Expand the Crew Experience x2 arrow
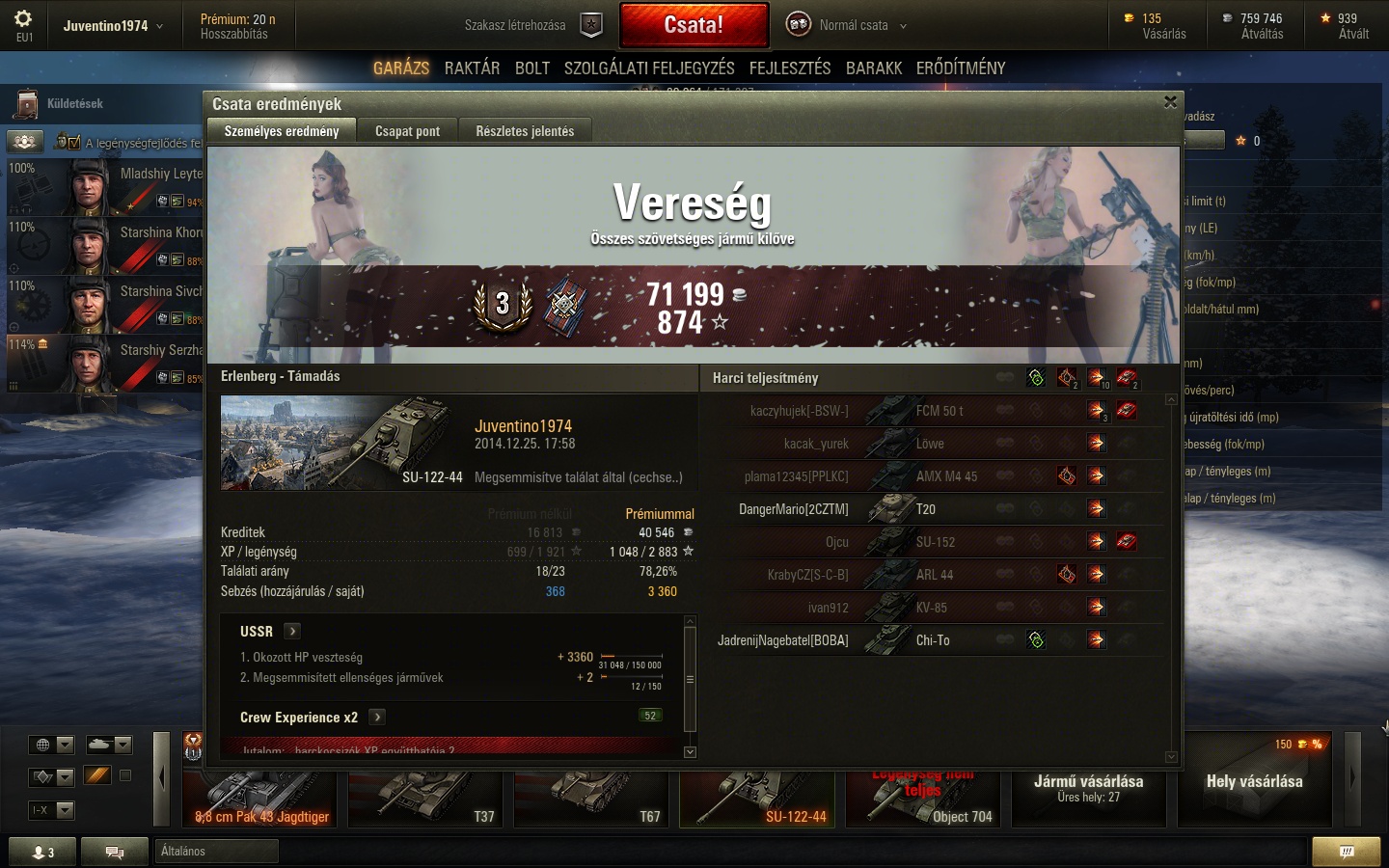 [377, 717]
